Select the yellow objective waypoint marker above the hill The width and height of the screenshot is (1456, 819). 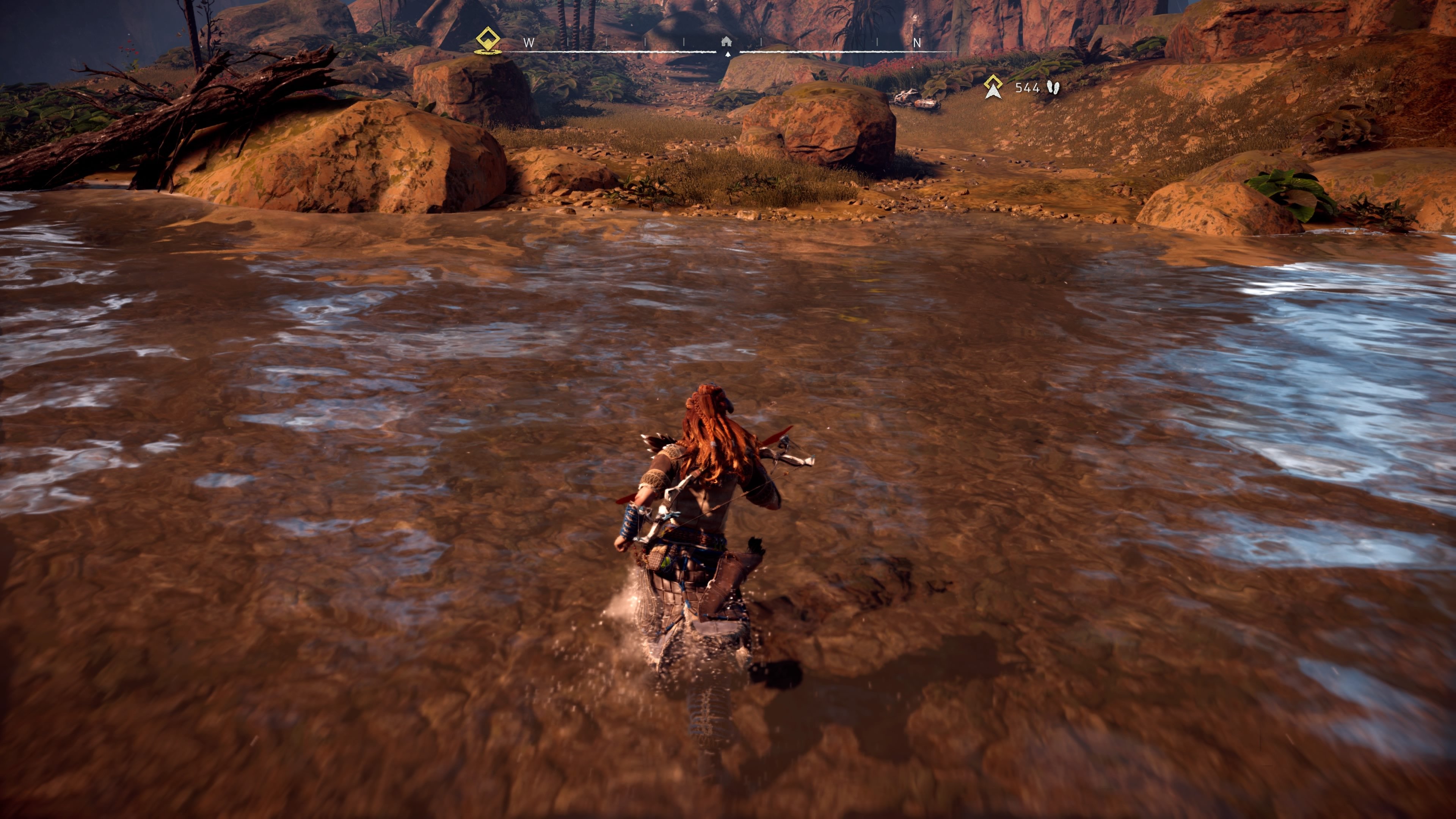click(993, 86)
